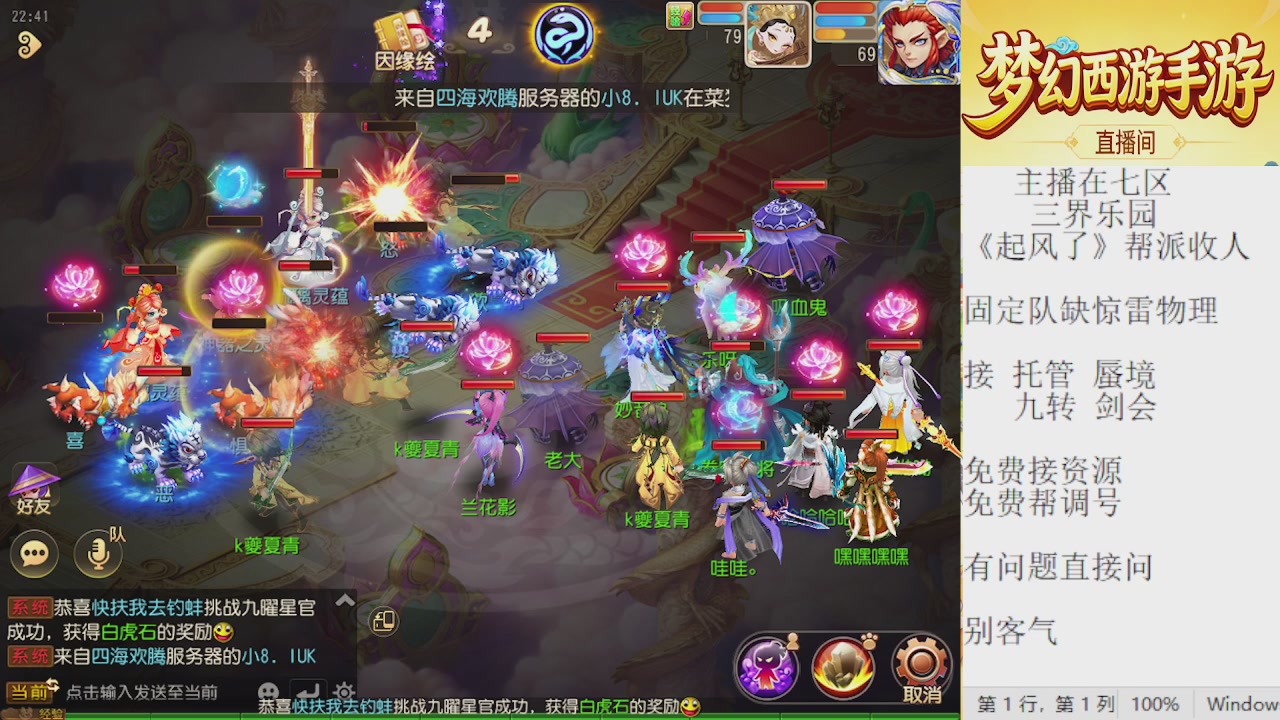Viewport: 1280px width, 720px height.
Task: Open the emoji picker in the chat bar
Action: tap(268, 692)
